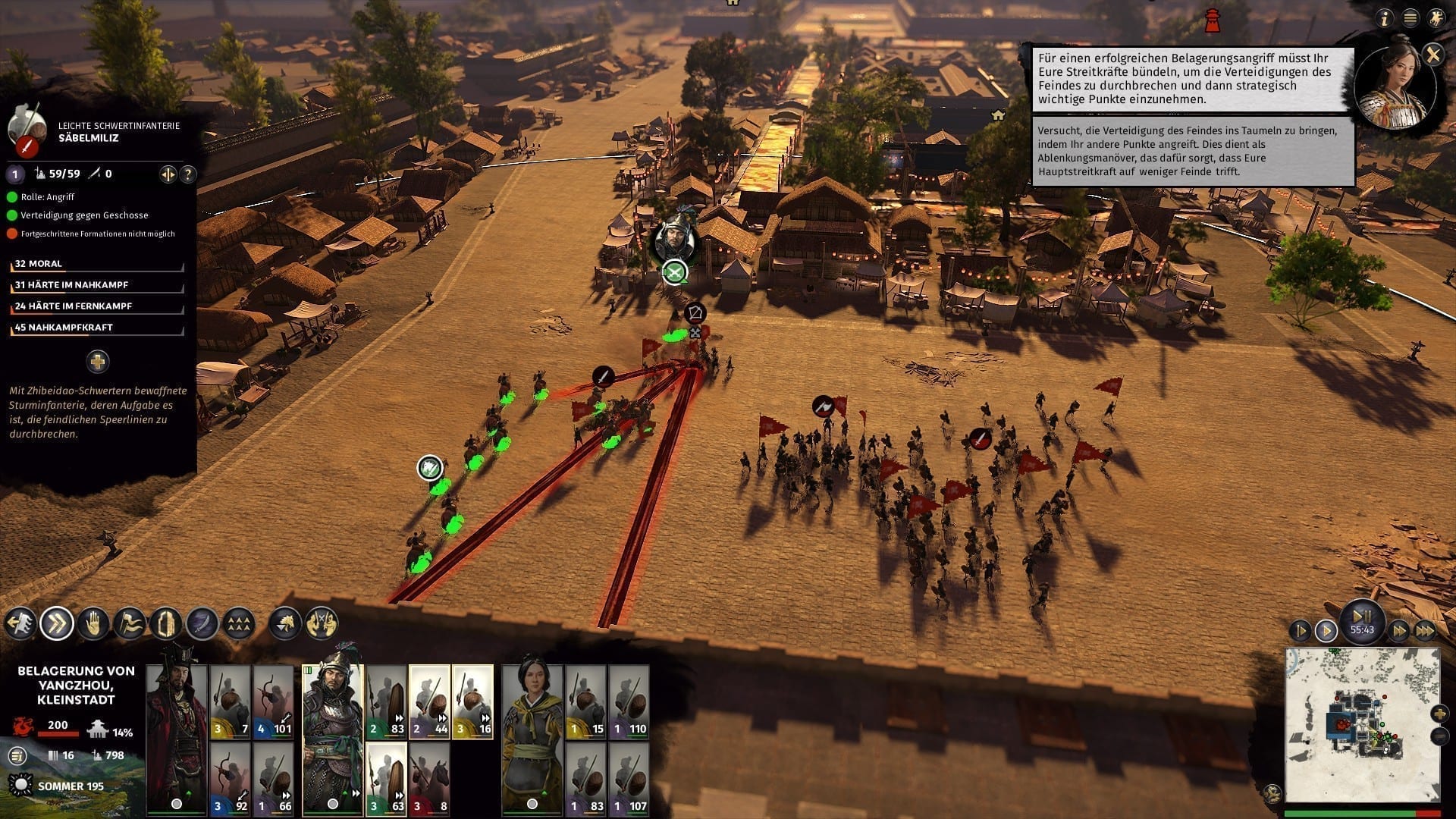Activate the halt (open hand) command
1456x819 pixels.
tap(93, 623)
